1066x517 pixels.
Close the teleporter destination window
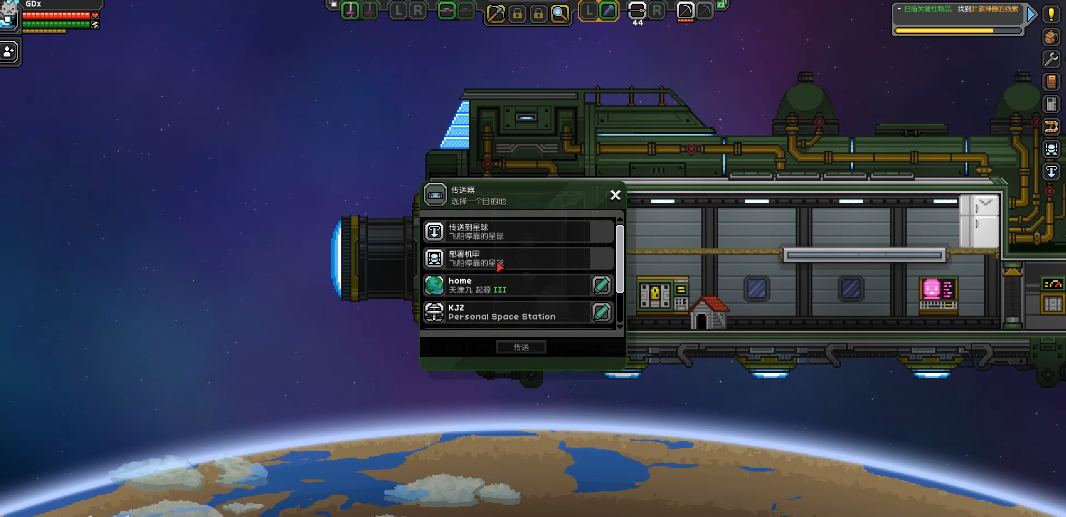[x=615, y=196]
